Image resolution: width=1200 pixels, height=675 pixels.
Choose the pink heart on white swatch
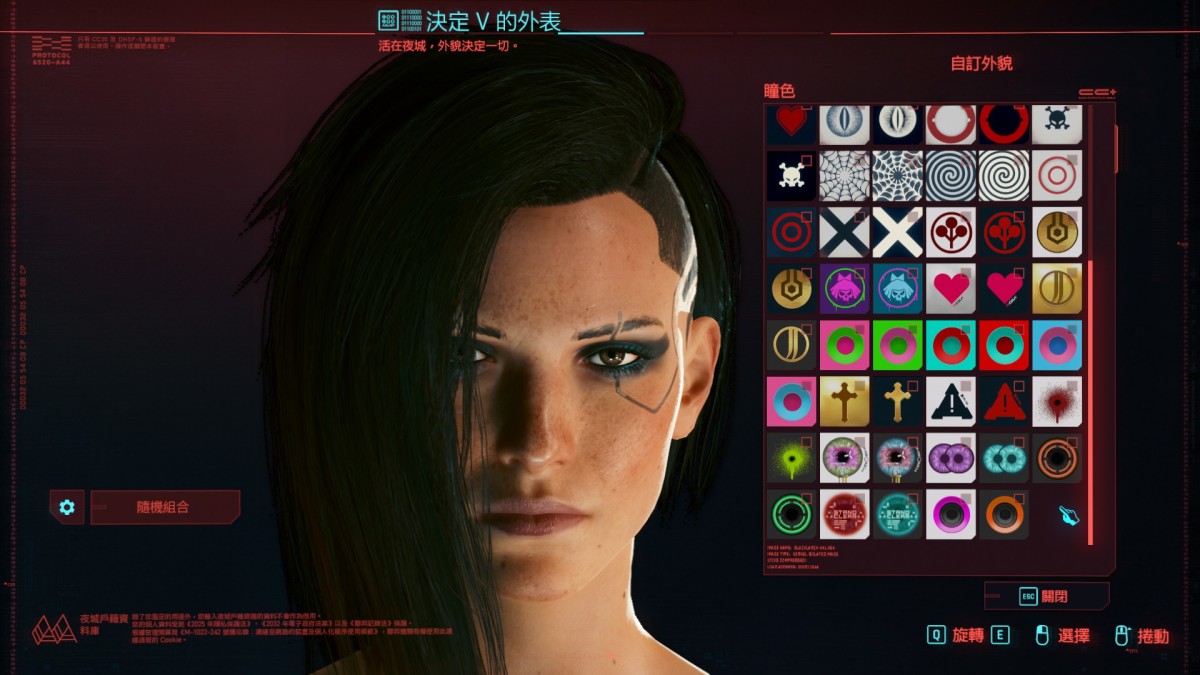pyautogui.click(x=951, y=289)
